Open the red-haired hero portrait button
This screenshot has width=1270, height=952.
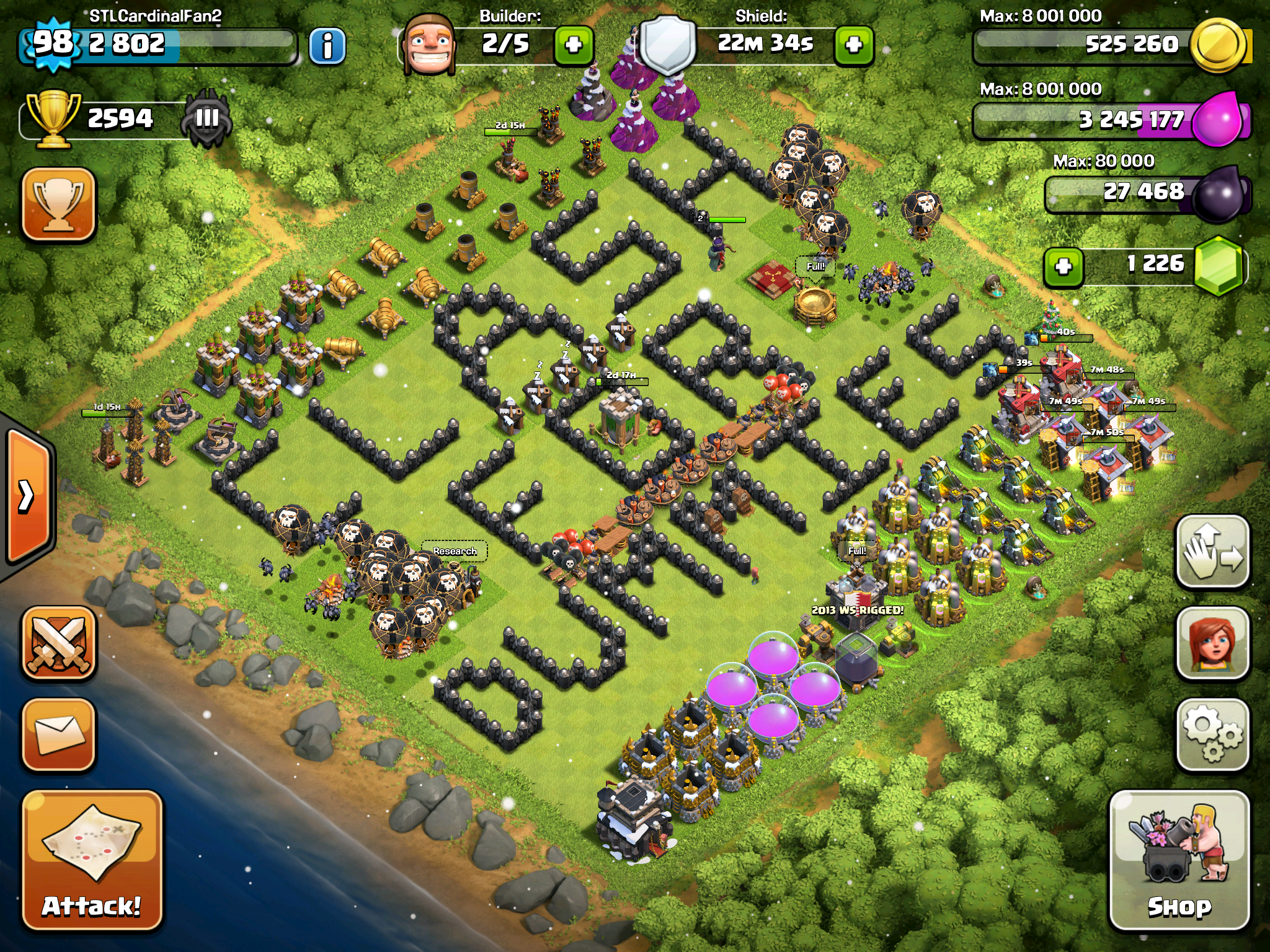tap(1212, 643)
